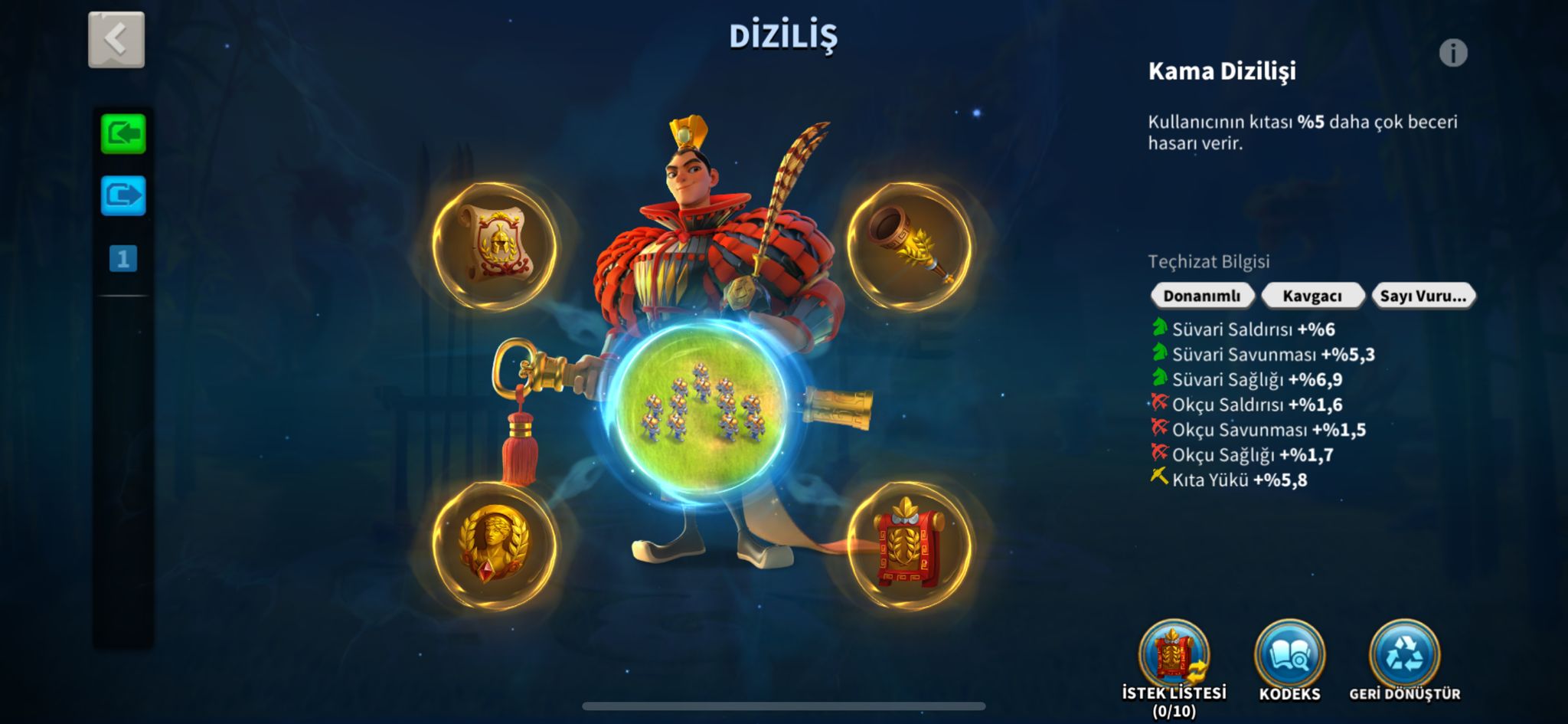Select the helmet scroll equipment slot
The image size is (1568, 724).
click(x=495, y=247)
